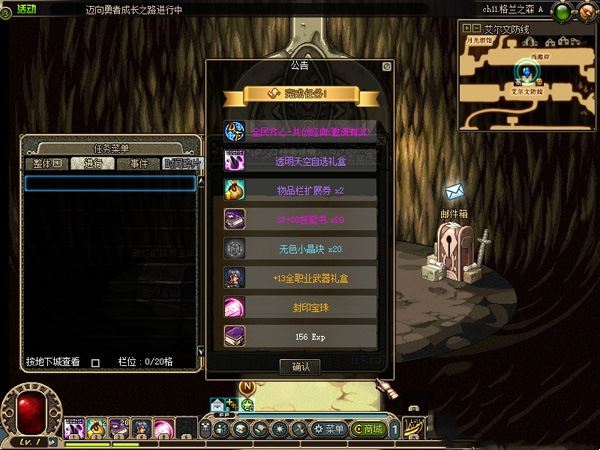
Task: Toggle the 按地下城查看 checkbox
Action: tap(96, 363)
